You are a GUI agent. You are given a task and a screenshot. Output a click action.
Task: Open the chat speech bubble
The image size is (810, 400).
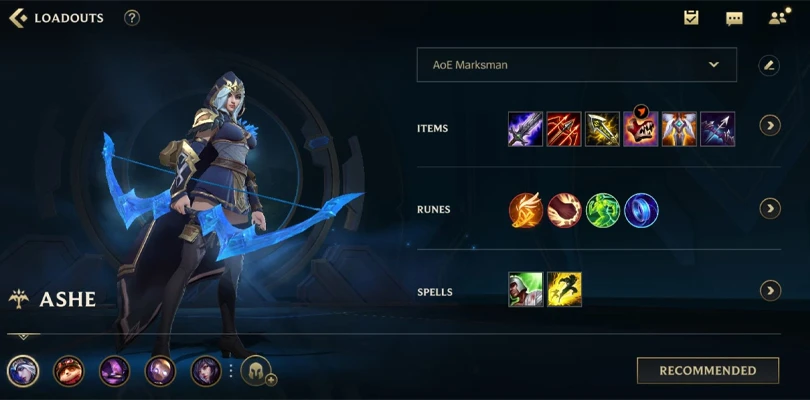coord(734,18)
